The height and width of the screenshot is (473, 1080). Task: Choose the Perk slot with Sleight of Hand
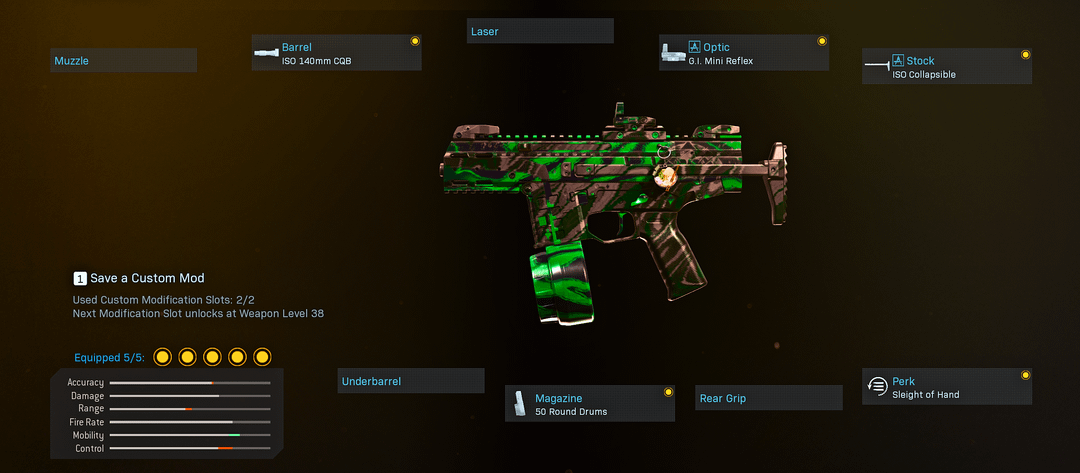coord(946,387)
